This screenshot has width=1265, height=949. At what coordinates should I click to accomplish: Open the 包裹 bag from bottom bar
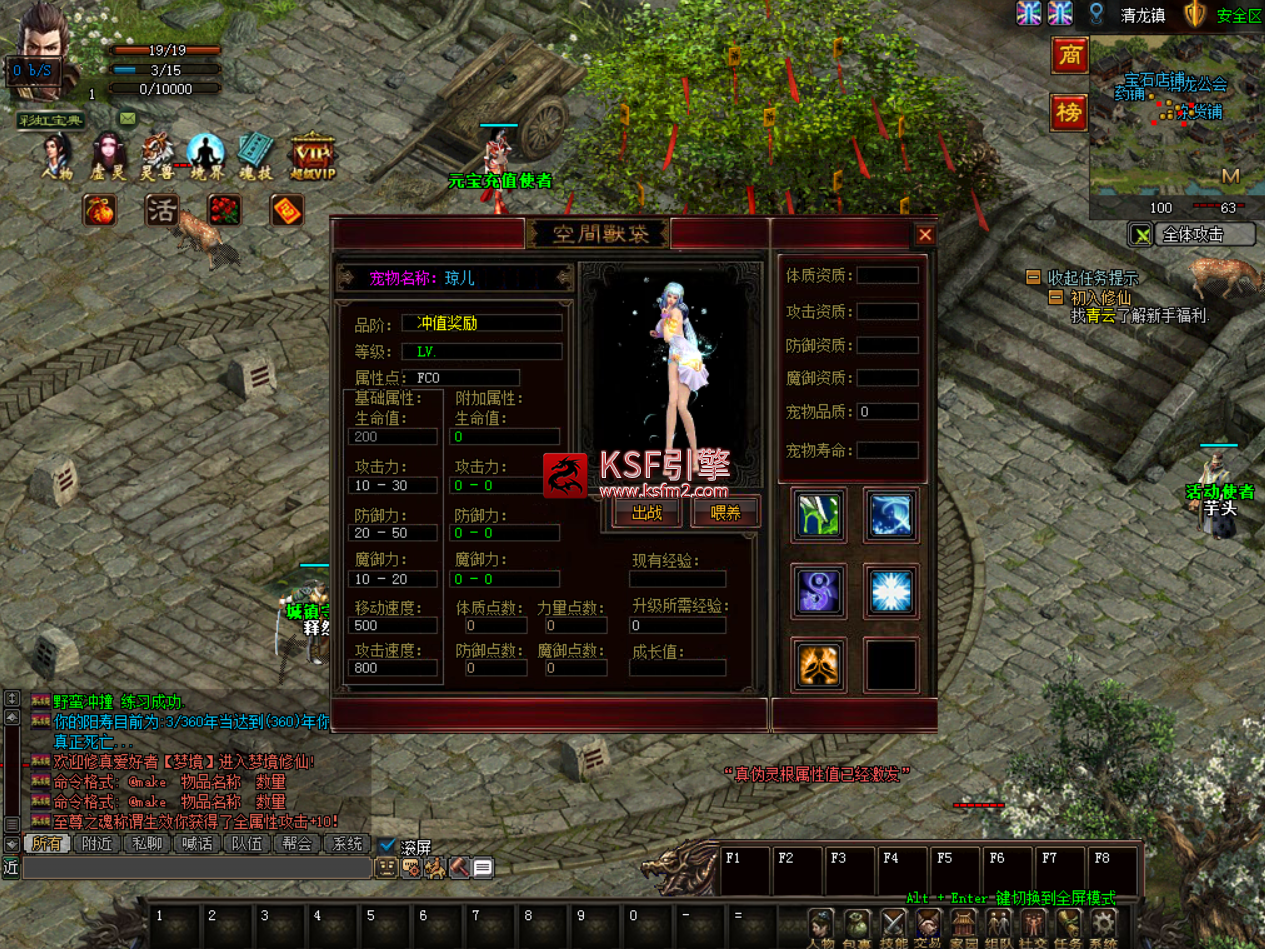(857, 926)
